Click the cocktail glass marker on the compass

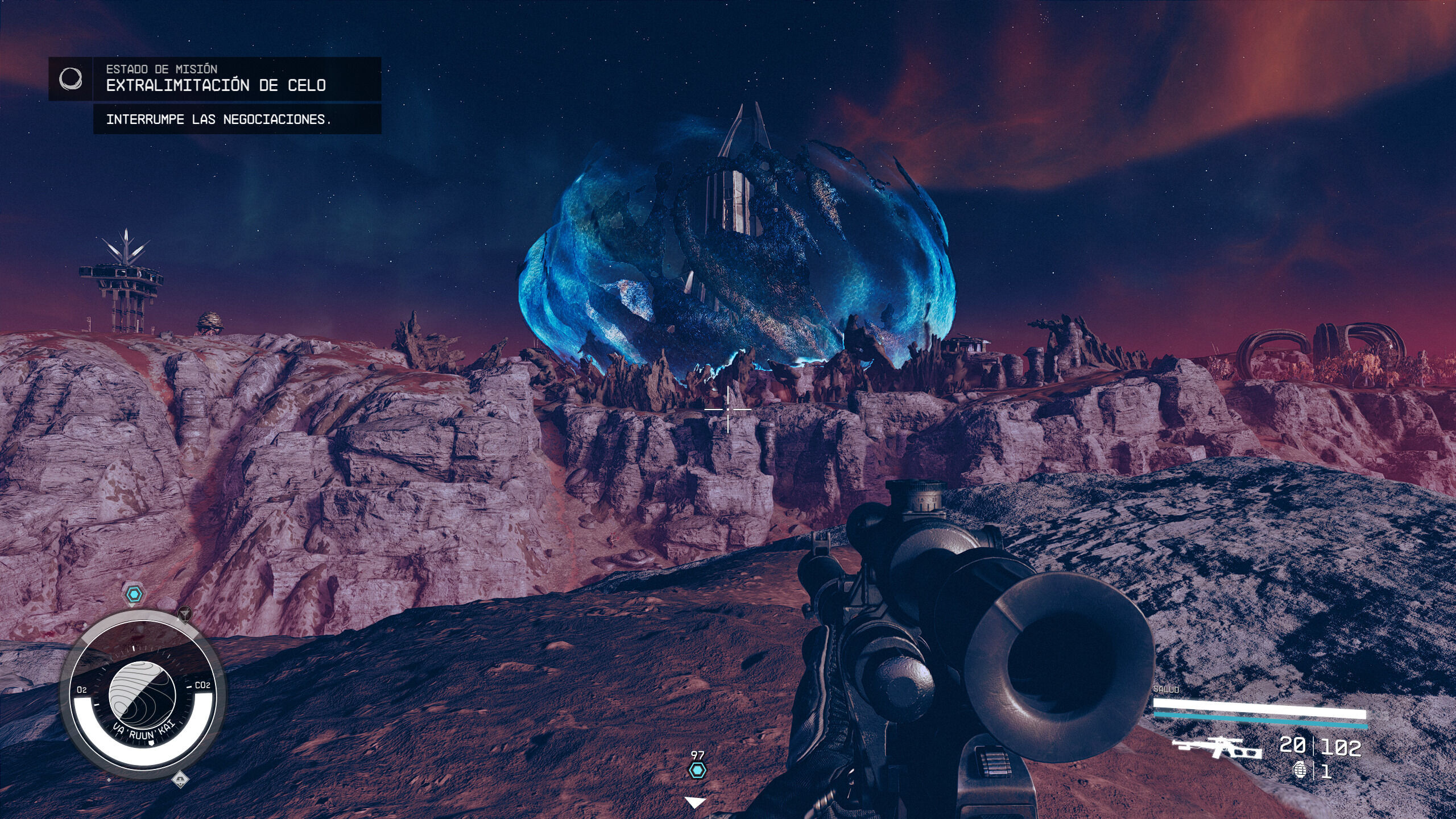(x=185, y=614)
